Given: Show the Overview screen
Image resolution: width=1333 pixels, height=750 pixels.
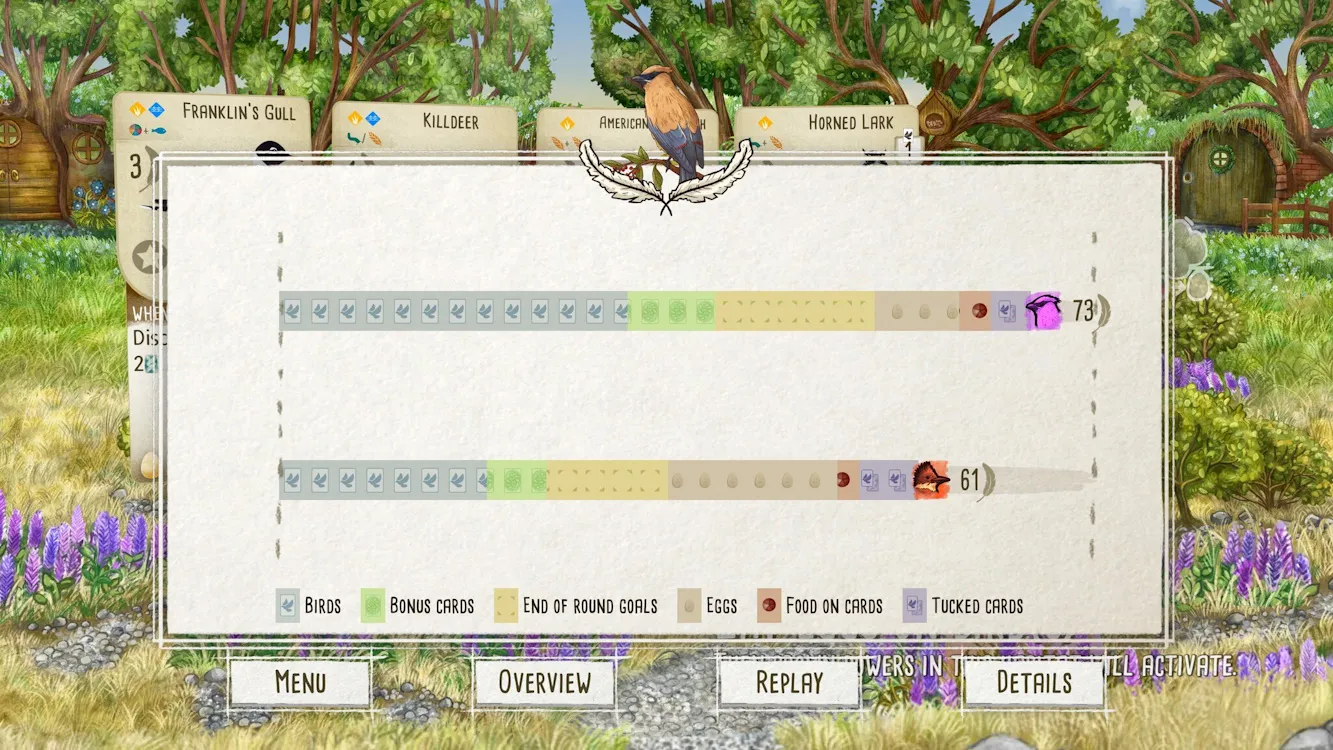Looking at the screenshot, I should pyautogui.click(x=544, y=683).
